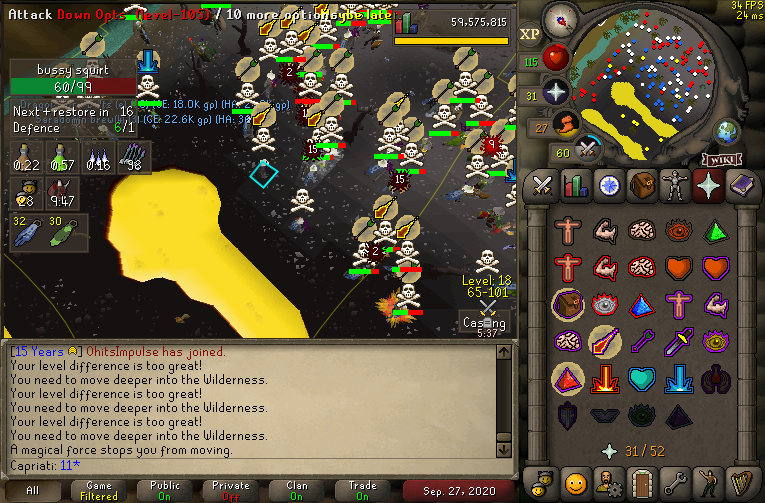Open the Combat Options tab
765x503 pixels.
[543, 186]
